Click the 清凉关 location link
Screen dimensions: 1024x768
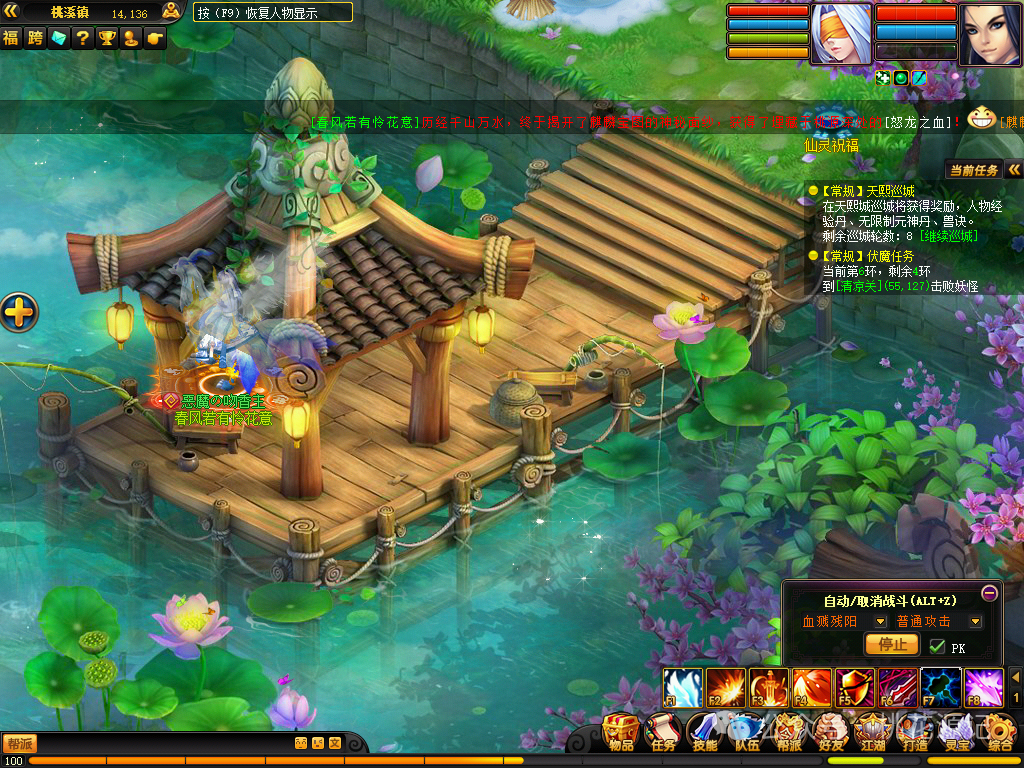click(860, 286)
